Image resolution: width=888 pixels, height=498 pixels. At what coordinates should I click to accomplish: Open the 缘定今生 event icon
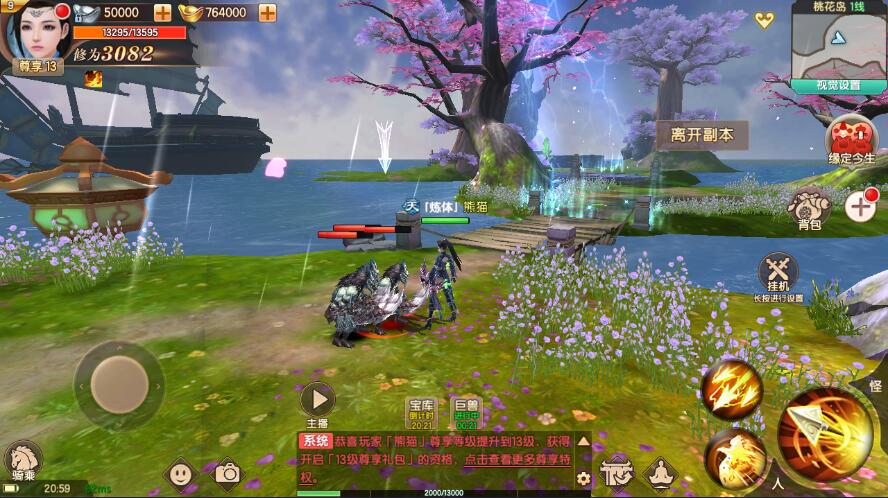[x=851, y=139]
